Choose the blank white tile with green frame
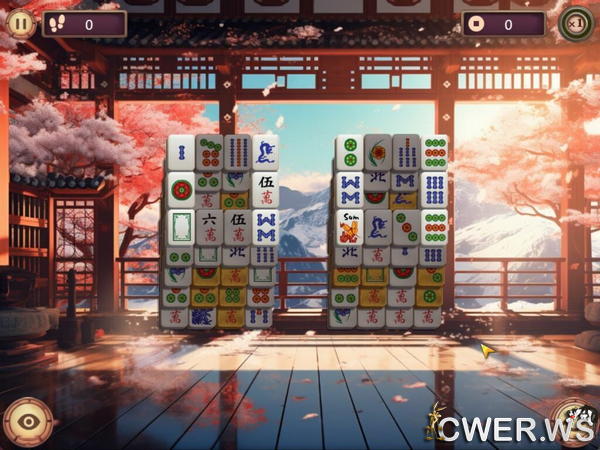 point(181,225)
